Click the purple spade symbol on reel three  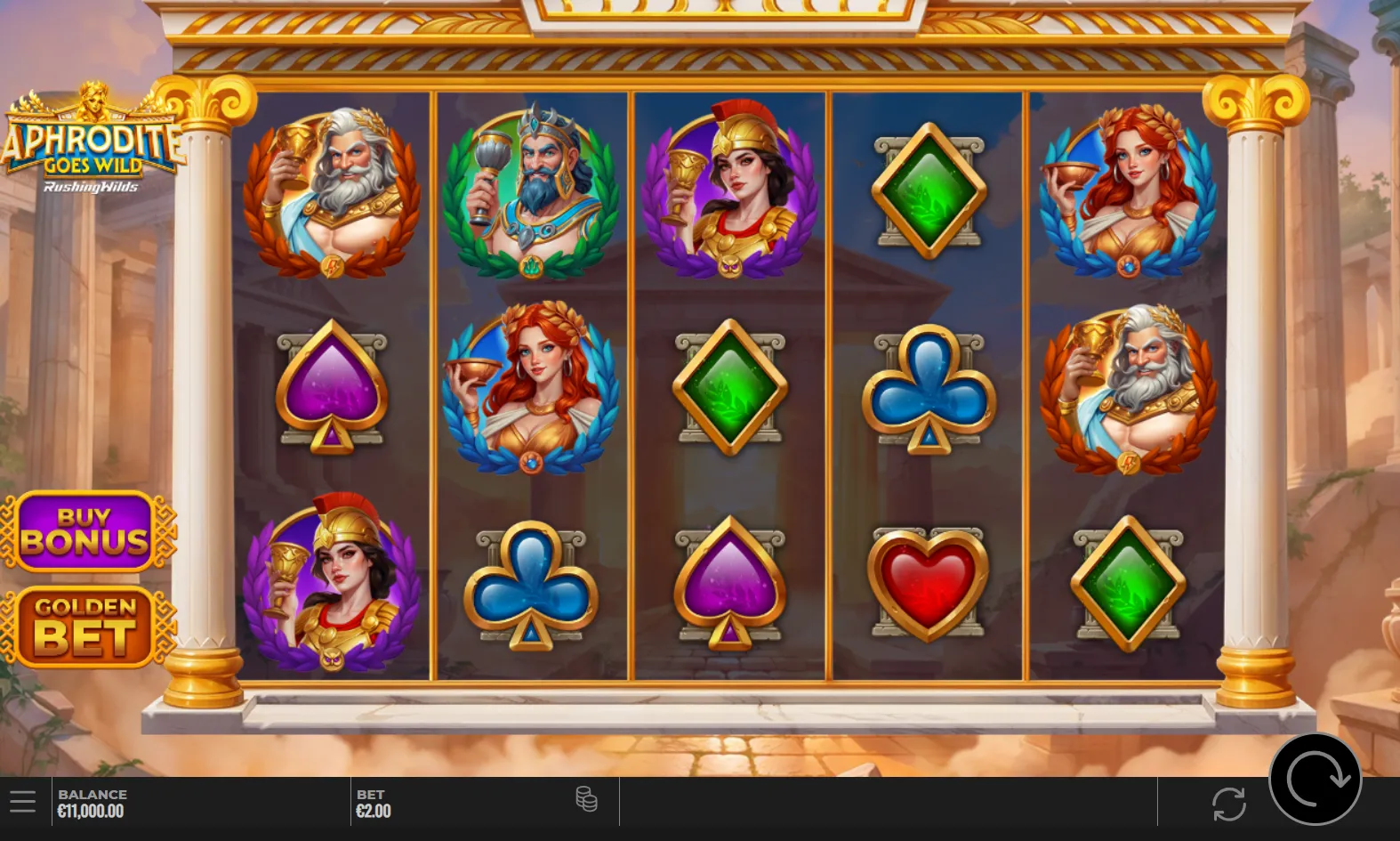point(729,583)
